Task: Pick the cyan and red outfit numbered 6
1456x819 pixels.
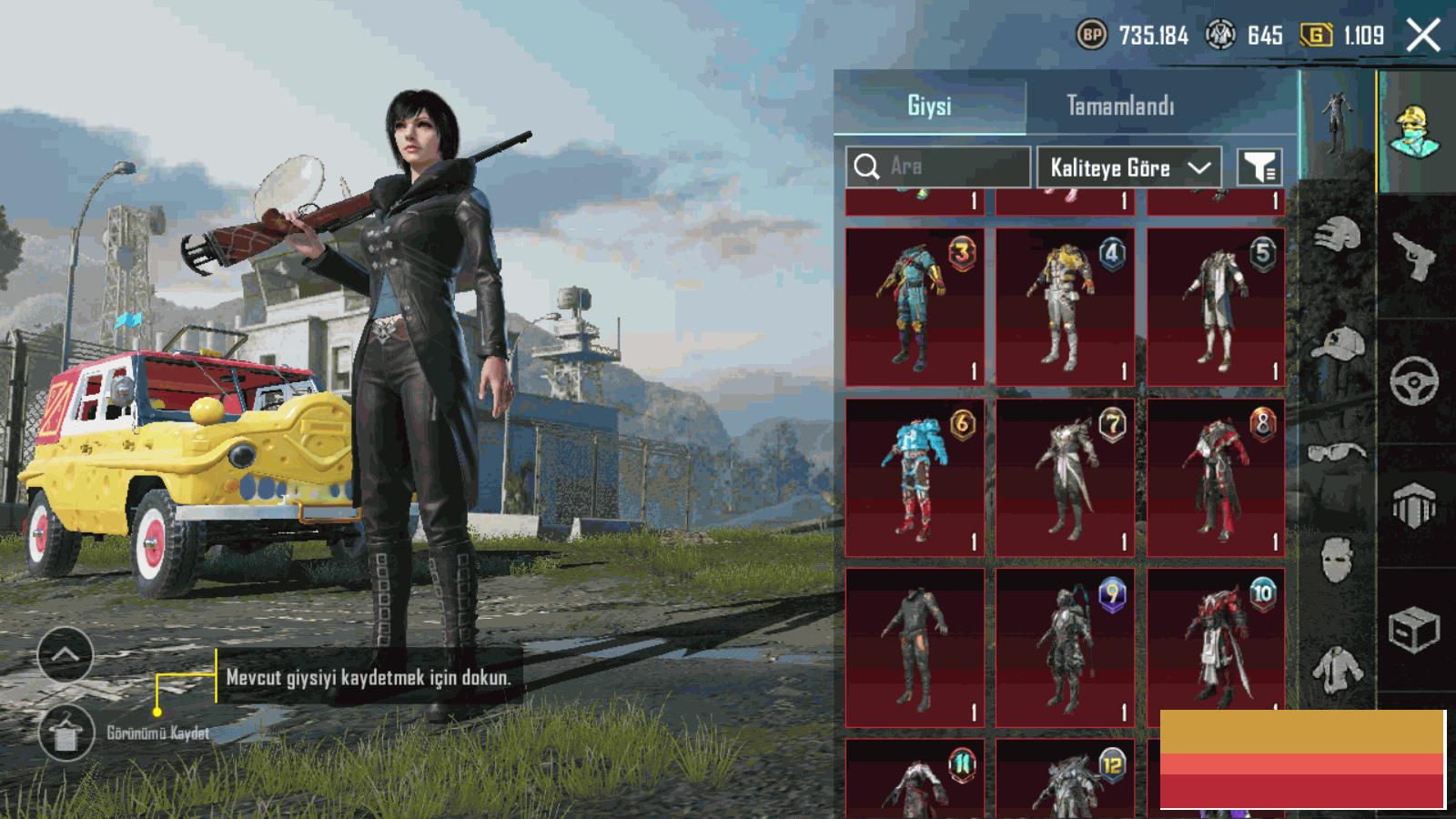Action: pyautogui.click(x=915, y=477)
